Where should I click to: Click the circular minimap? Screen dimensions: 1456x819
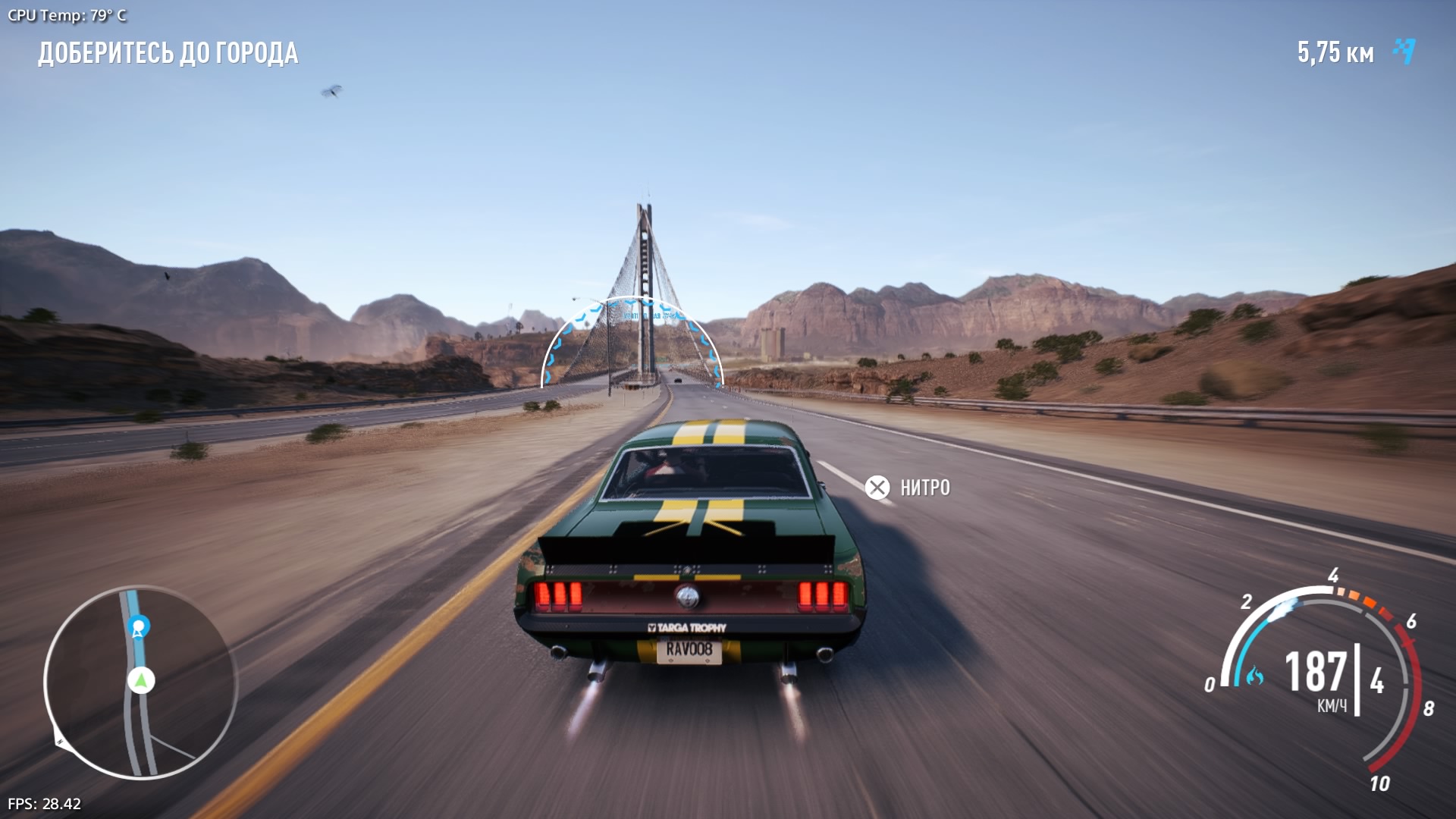(140, 682)
